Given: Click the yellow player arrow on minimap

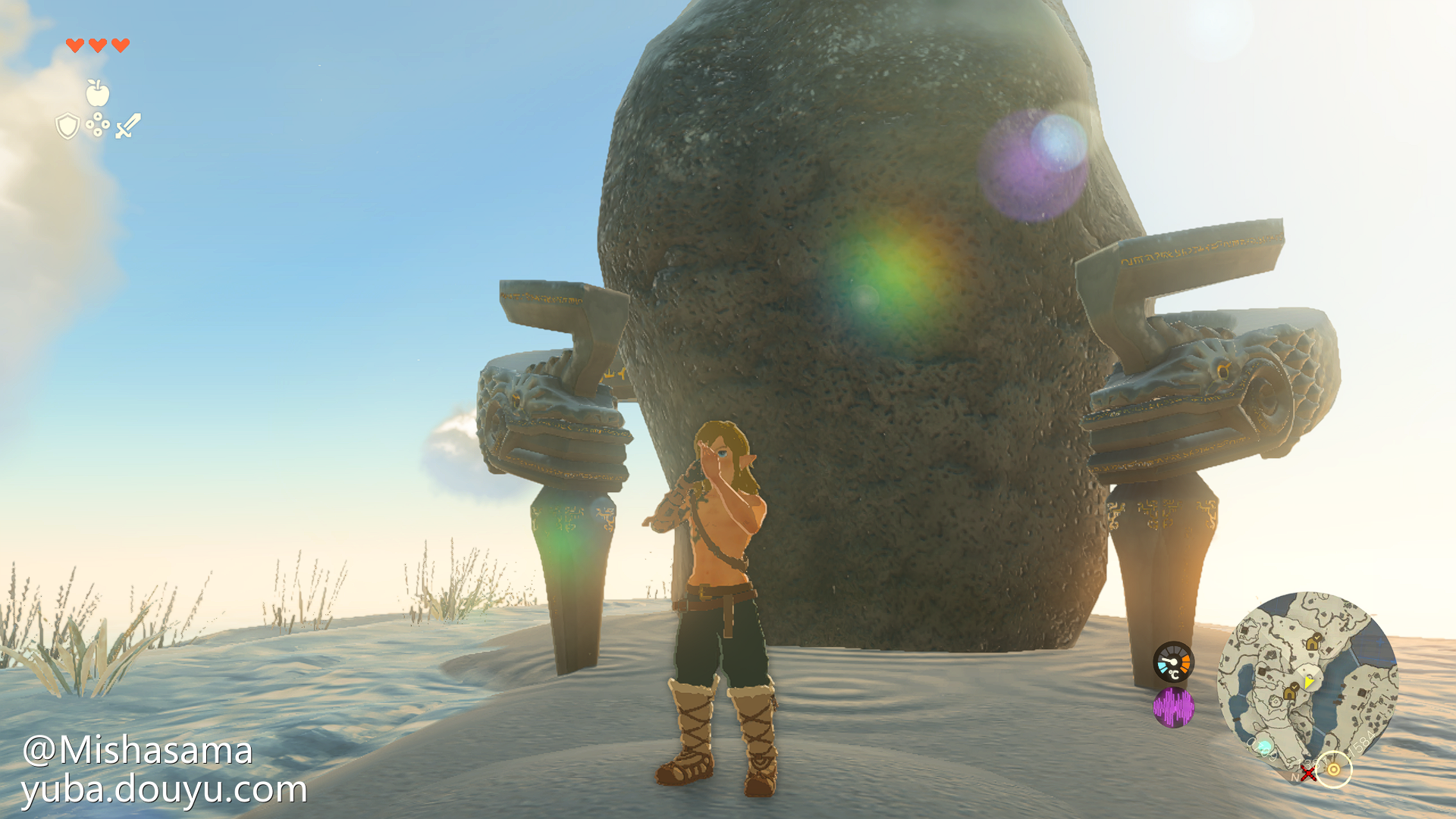Looking at the screenshot, I should (x=1308, y=682).
